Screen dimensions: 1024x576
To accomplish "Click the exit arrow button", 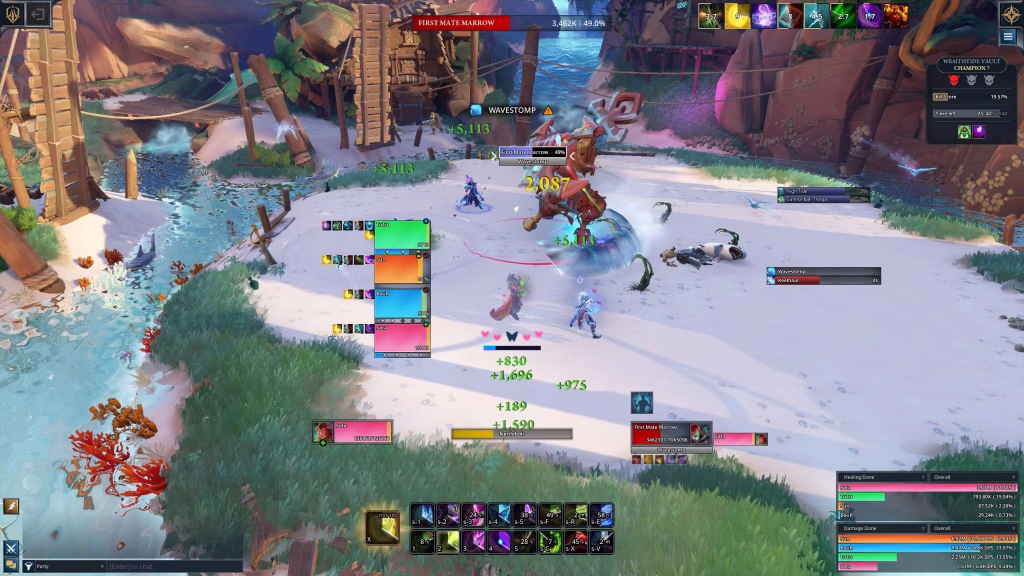I will (39, 13).
